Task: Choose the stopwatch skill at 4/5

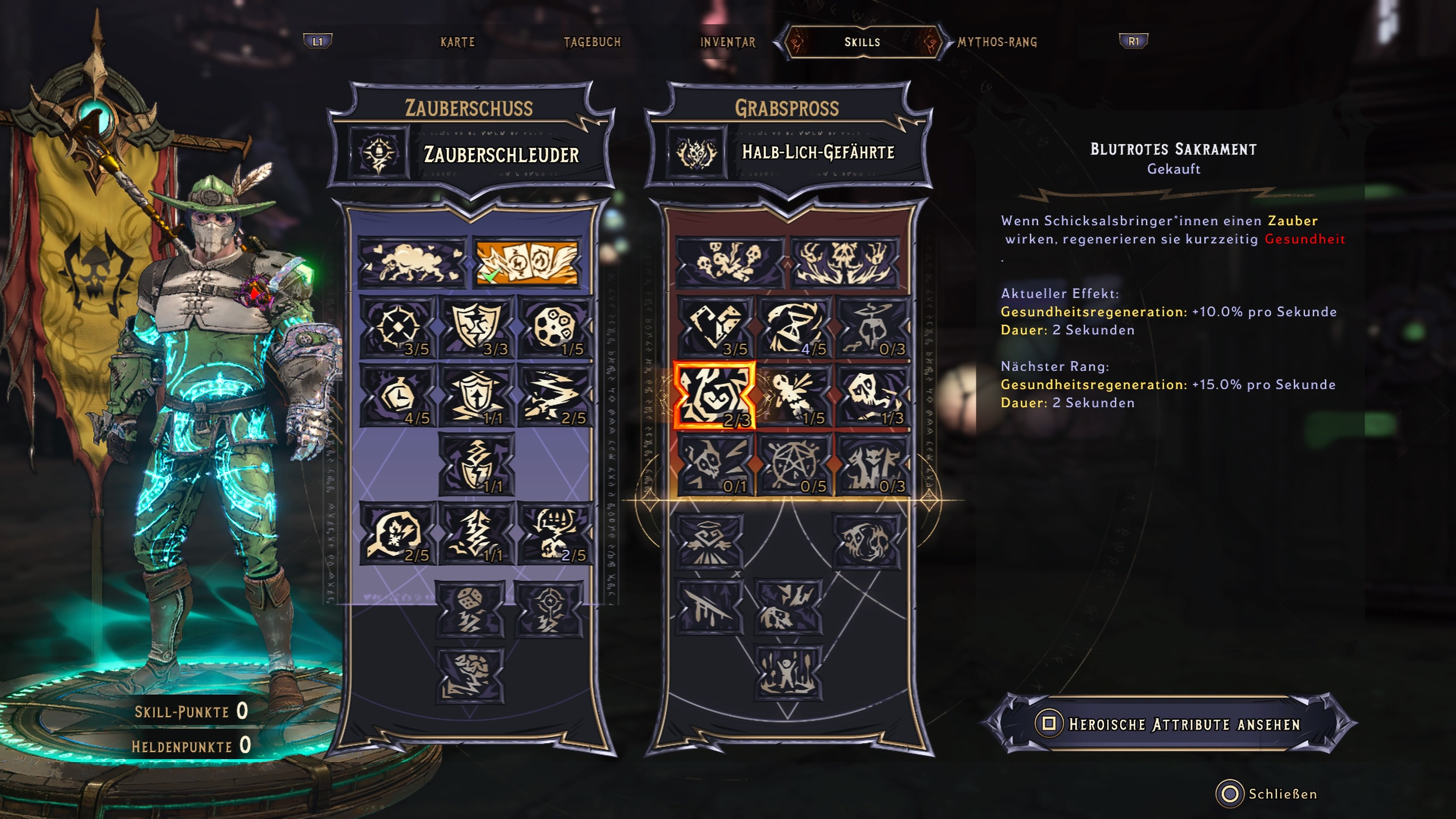Action: pyautogui.click(x=397, y=395)
